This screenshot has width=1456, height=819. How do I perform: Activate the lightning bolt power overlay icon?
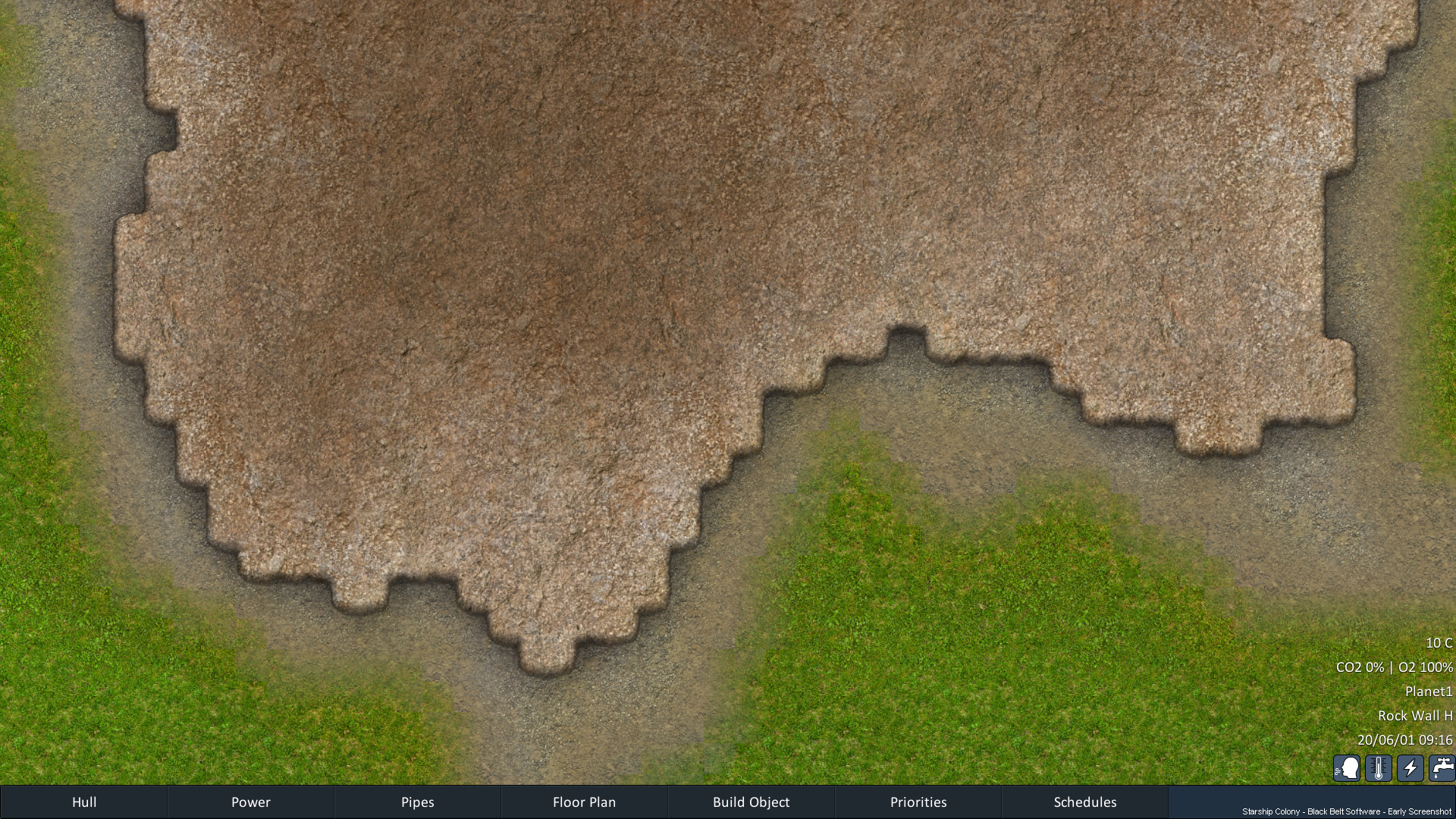1410,768
